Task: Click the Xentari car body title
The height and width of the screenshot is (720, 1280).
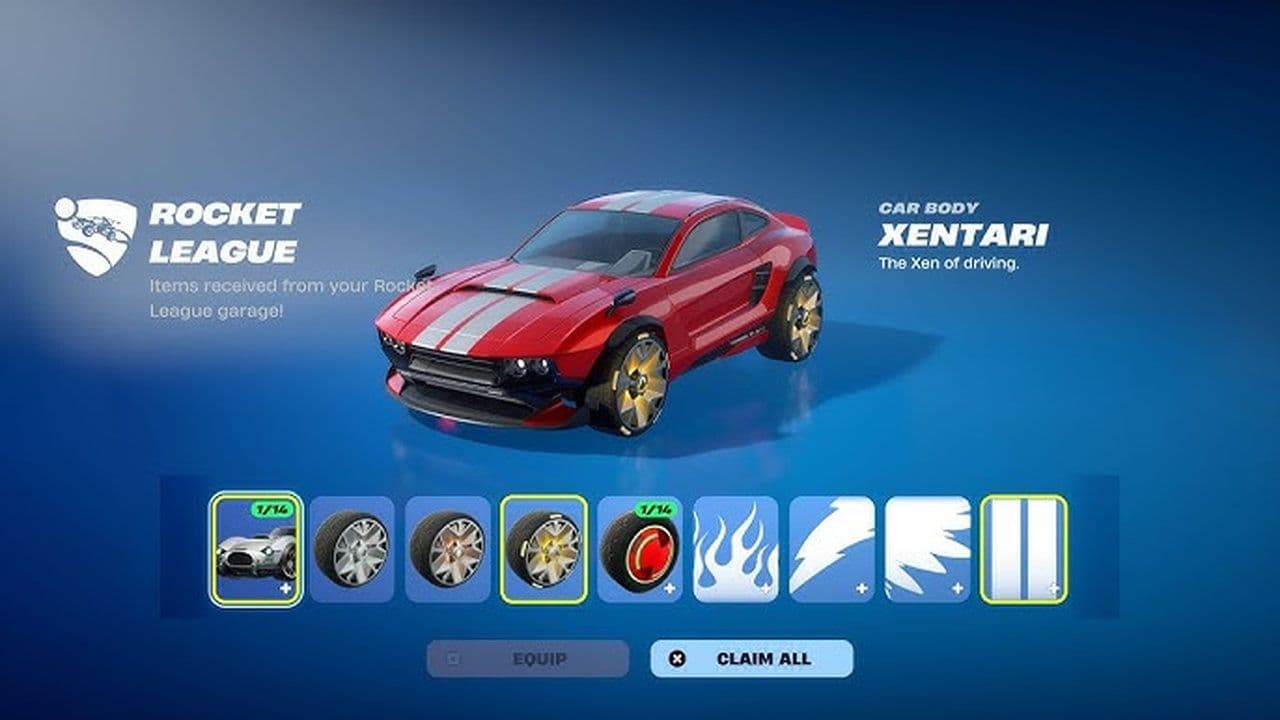Action: (x=965, y=236)
